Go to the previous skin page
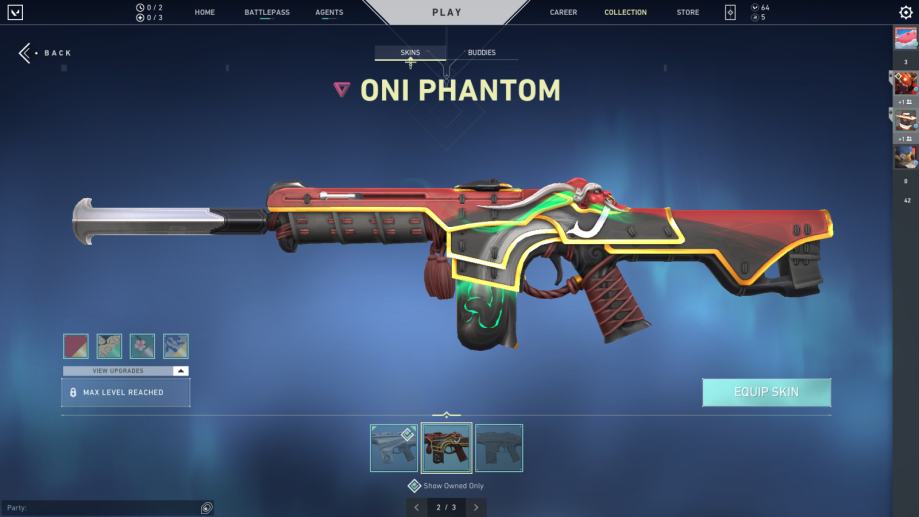Screen dimensions: 919x517 click(x=418, y=508)
